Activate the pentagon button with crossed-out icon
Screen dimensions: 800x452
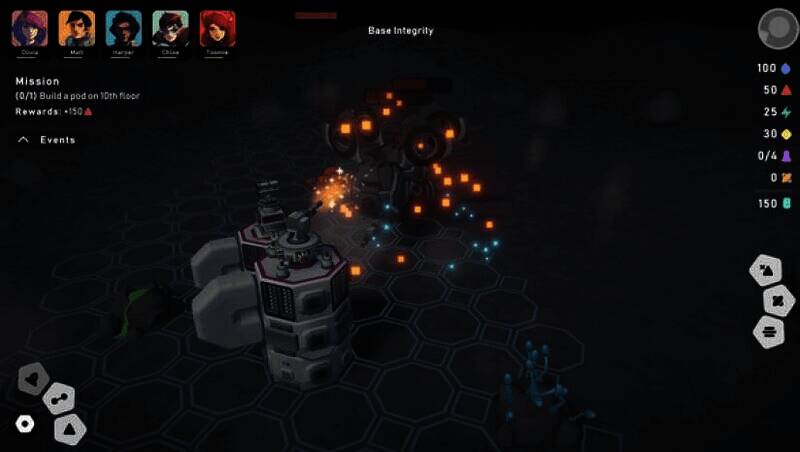pyautogui.click(x=777, y=300)
